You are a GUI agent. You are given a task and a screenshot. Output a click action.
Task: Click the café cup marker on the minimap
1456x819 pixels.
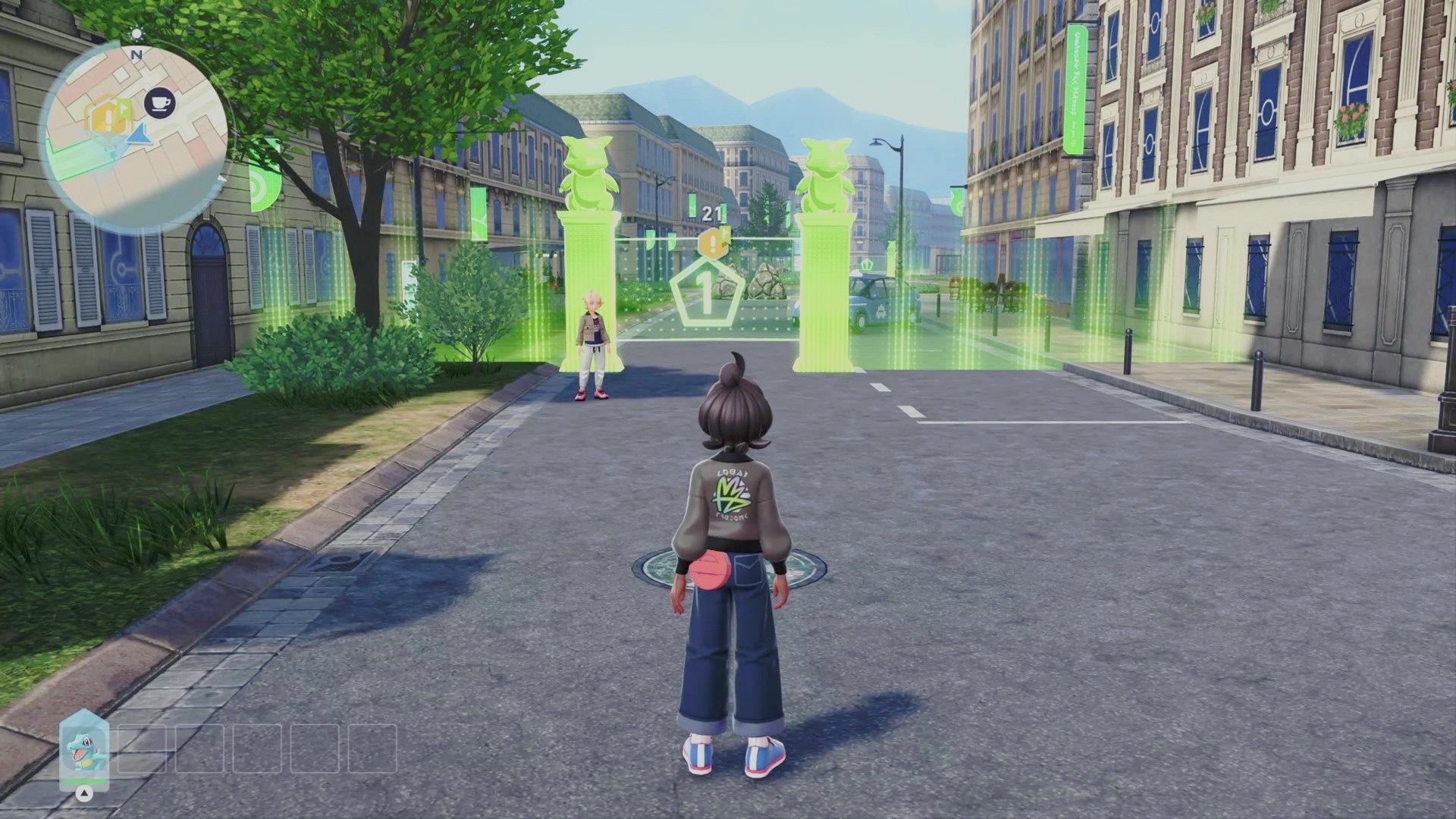(160, 102)
